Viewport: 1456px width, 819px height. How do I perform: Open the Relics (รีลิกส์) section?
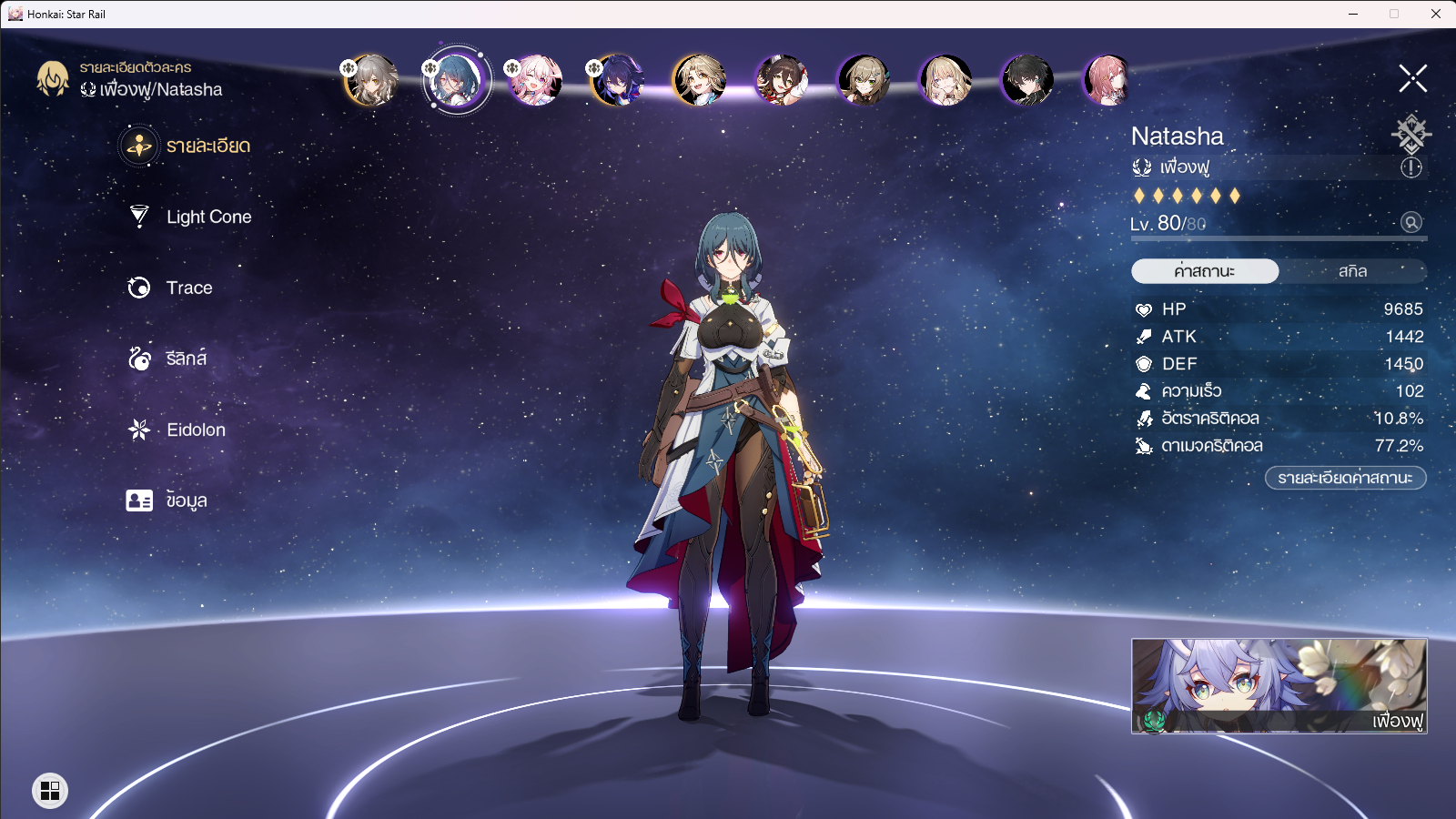tap(184, 359)
